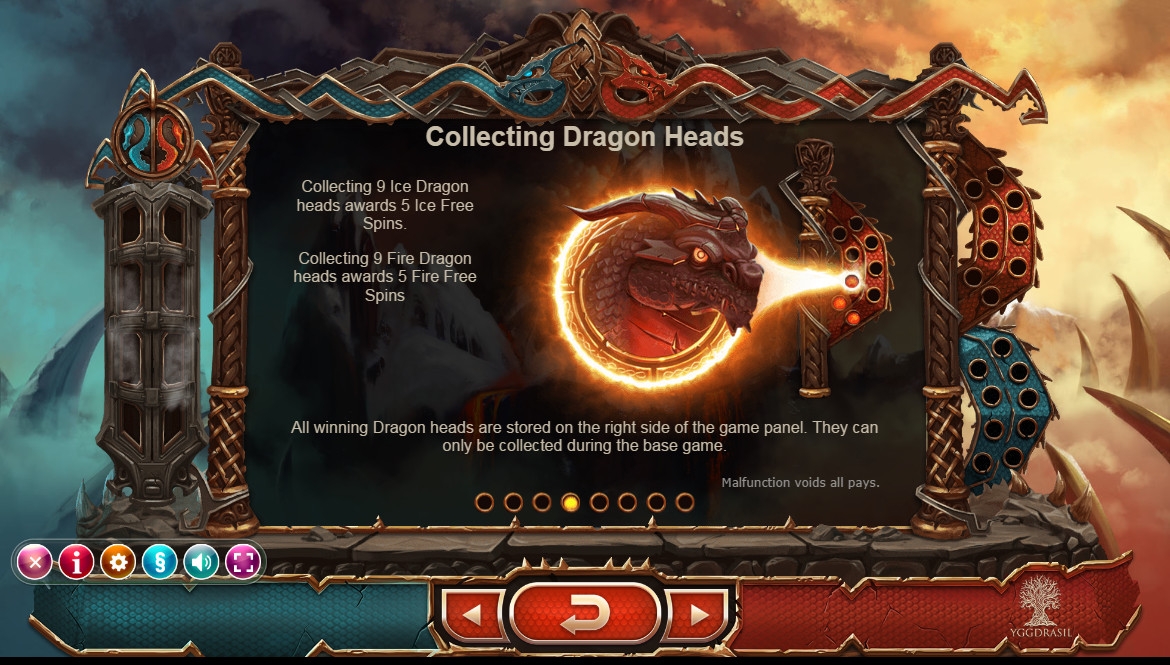Jump to the first info page dot

coord(484,502)
